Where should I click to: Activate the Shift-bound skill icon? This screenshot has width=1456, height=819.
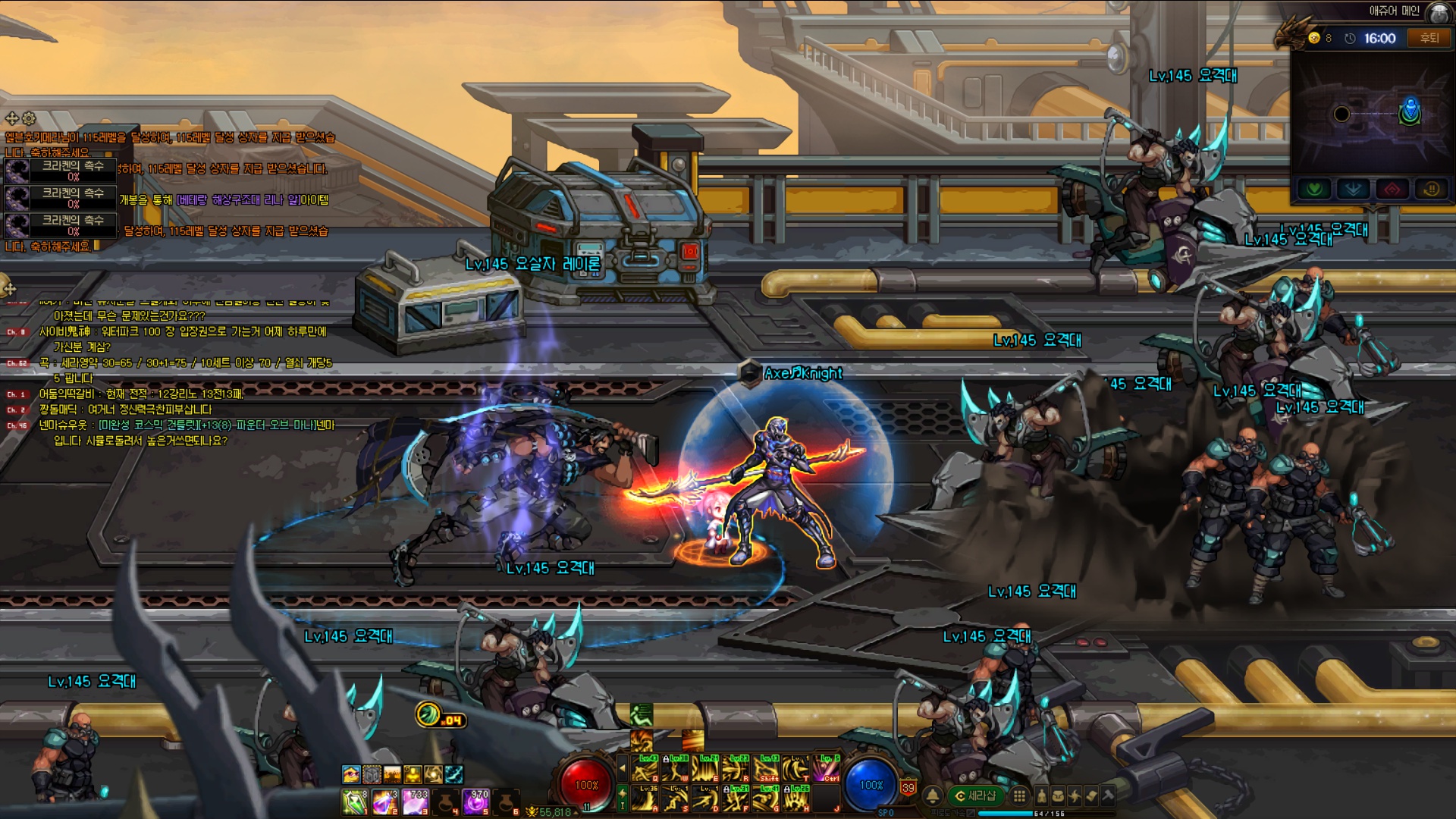(x=767, y=769)
